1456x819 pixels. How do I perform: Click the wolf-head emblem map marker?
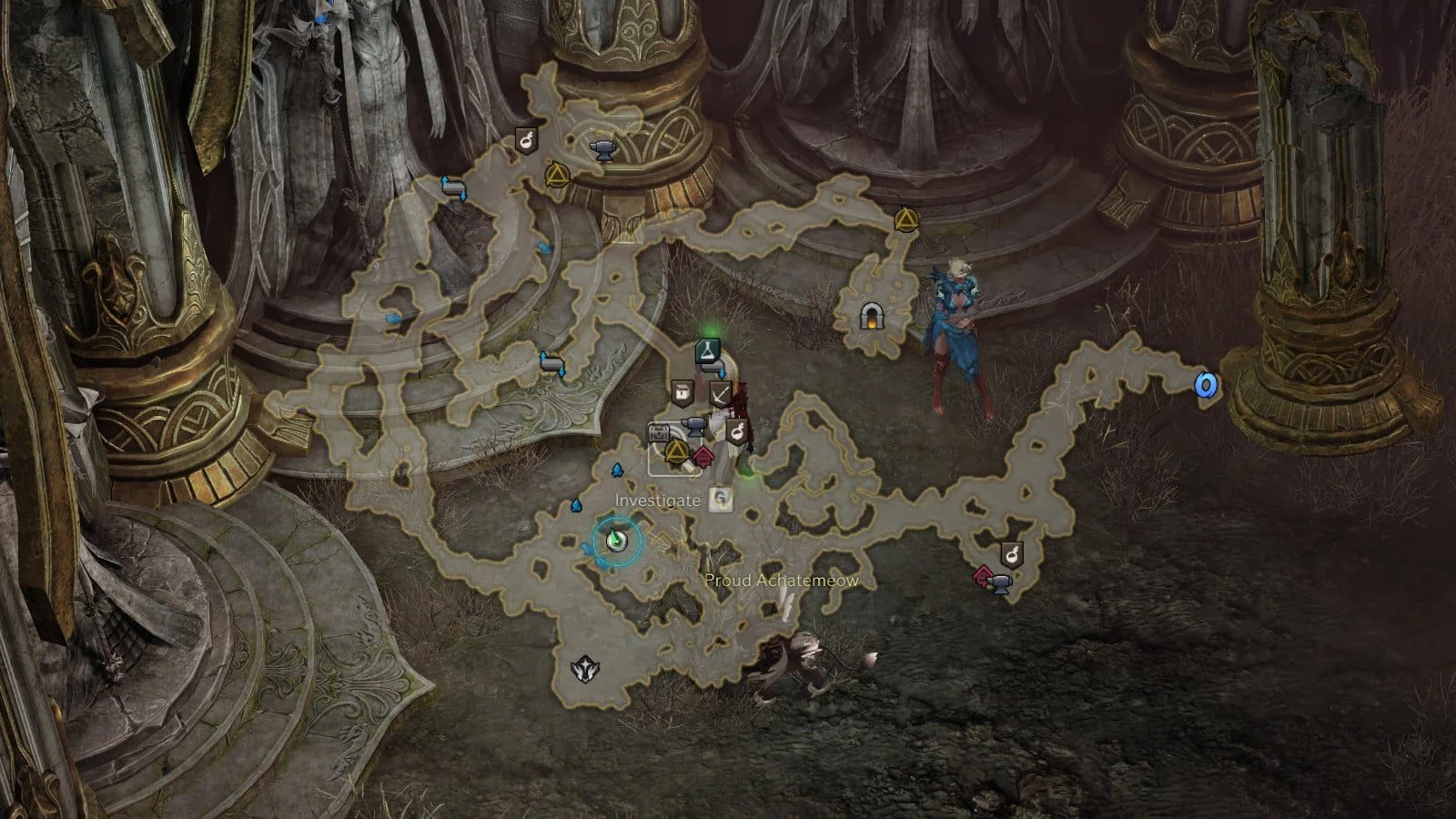583,671
